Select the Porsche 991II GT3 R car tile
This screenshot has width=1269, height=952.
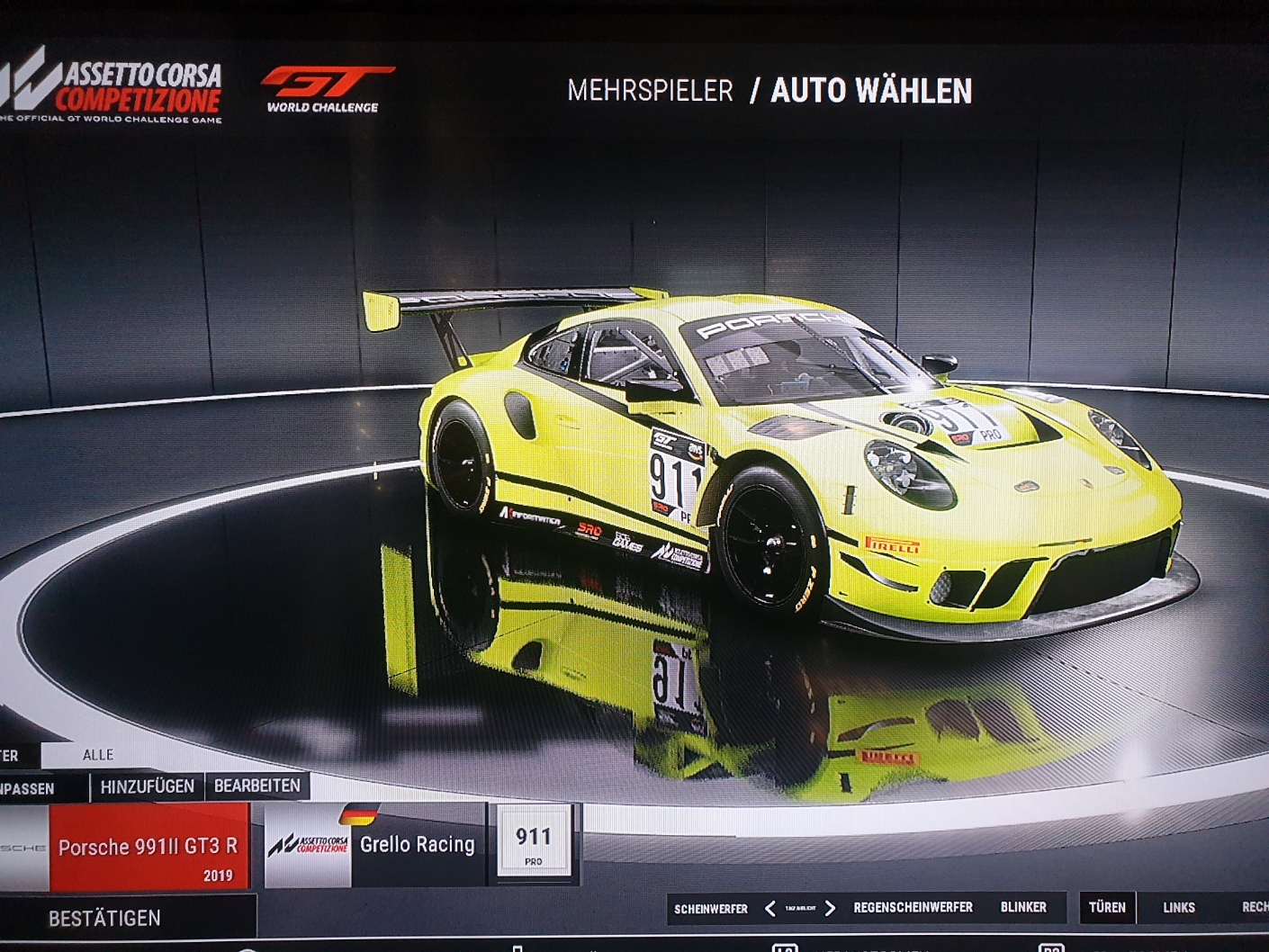coord(148,848)
